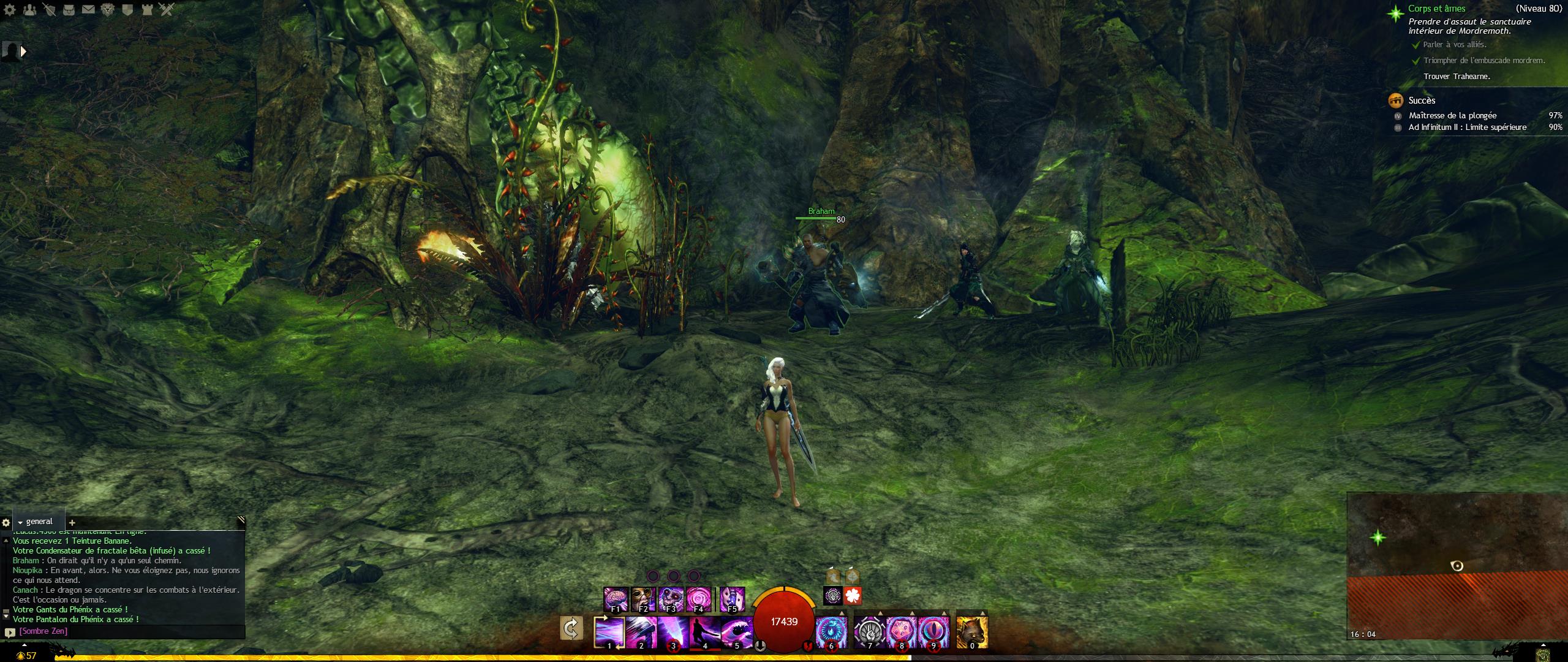1568x662 pixels.
Task: Activate the brain shatter skill F1
Action: [x=616, y=599]
